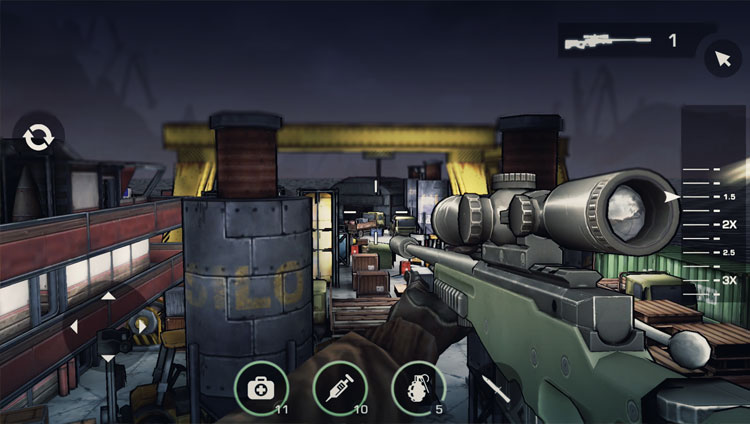The height and width of the screenshot is (424, 750).
Task: Throw a grenade with the grenade button
Action: (x=418, y=386)
